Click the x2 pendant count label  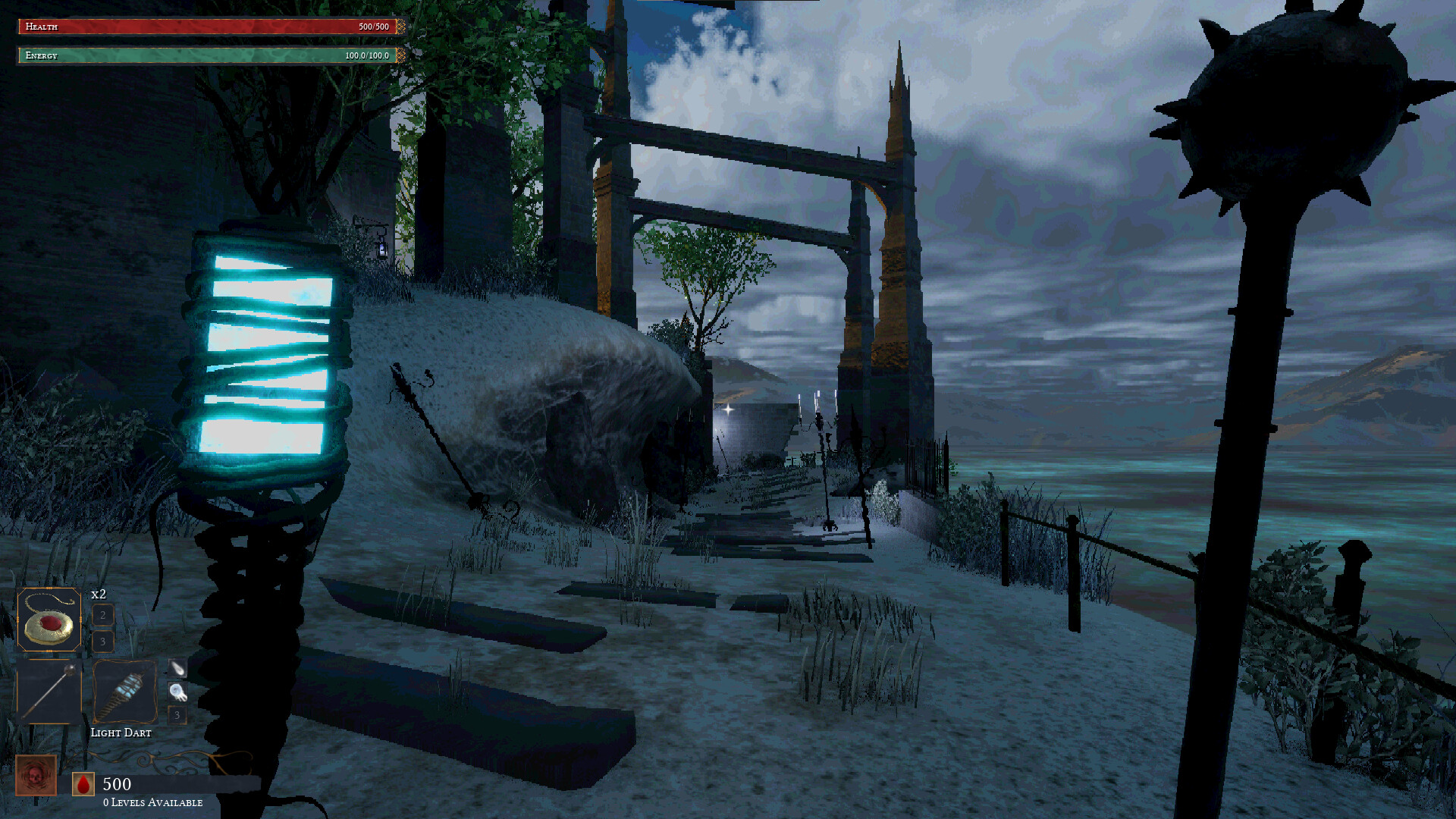click(98, 594)
